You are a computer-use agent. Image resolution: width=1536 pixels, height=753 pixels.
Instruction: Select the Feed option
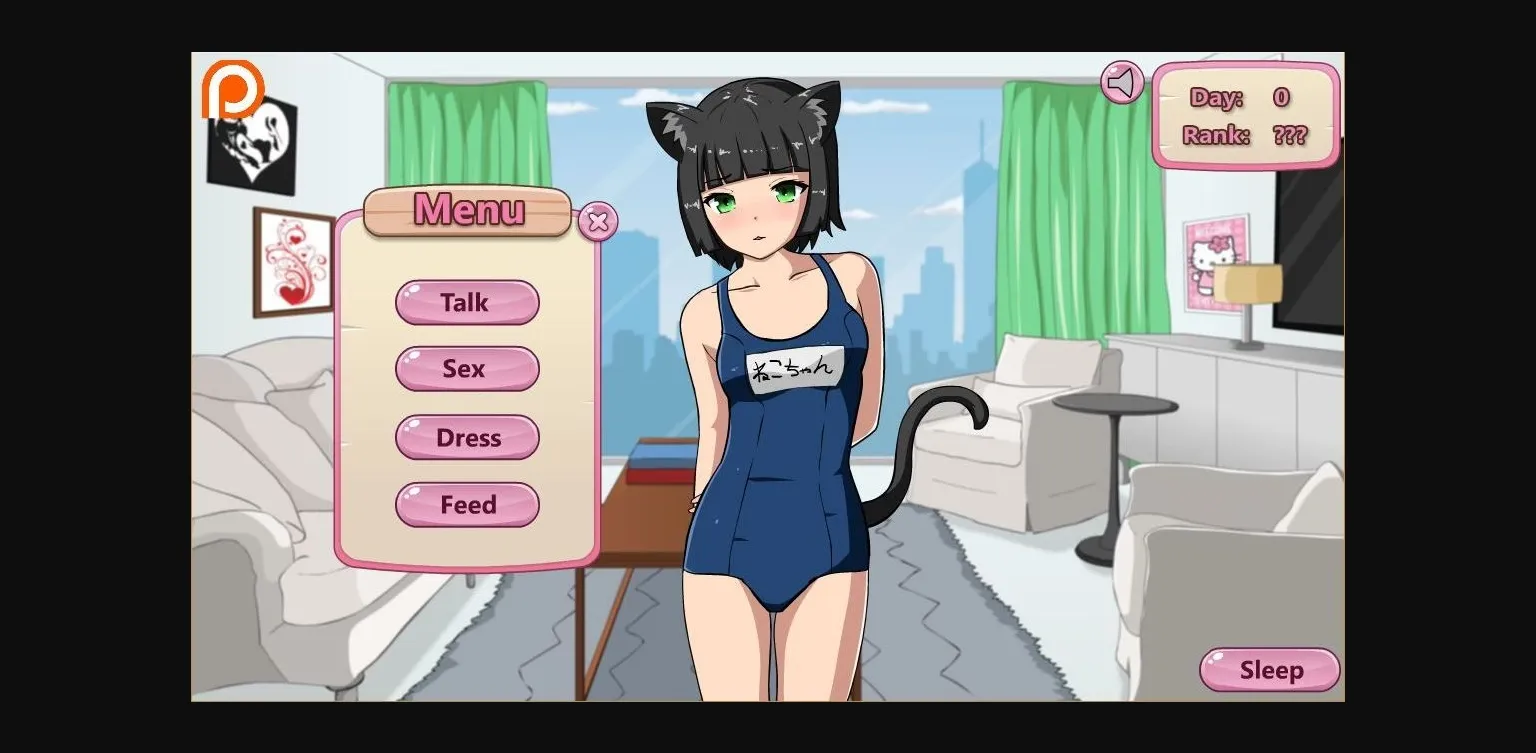[467, 504]
